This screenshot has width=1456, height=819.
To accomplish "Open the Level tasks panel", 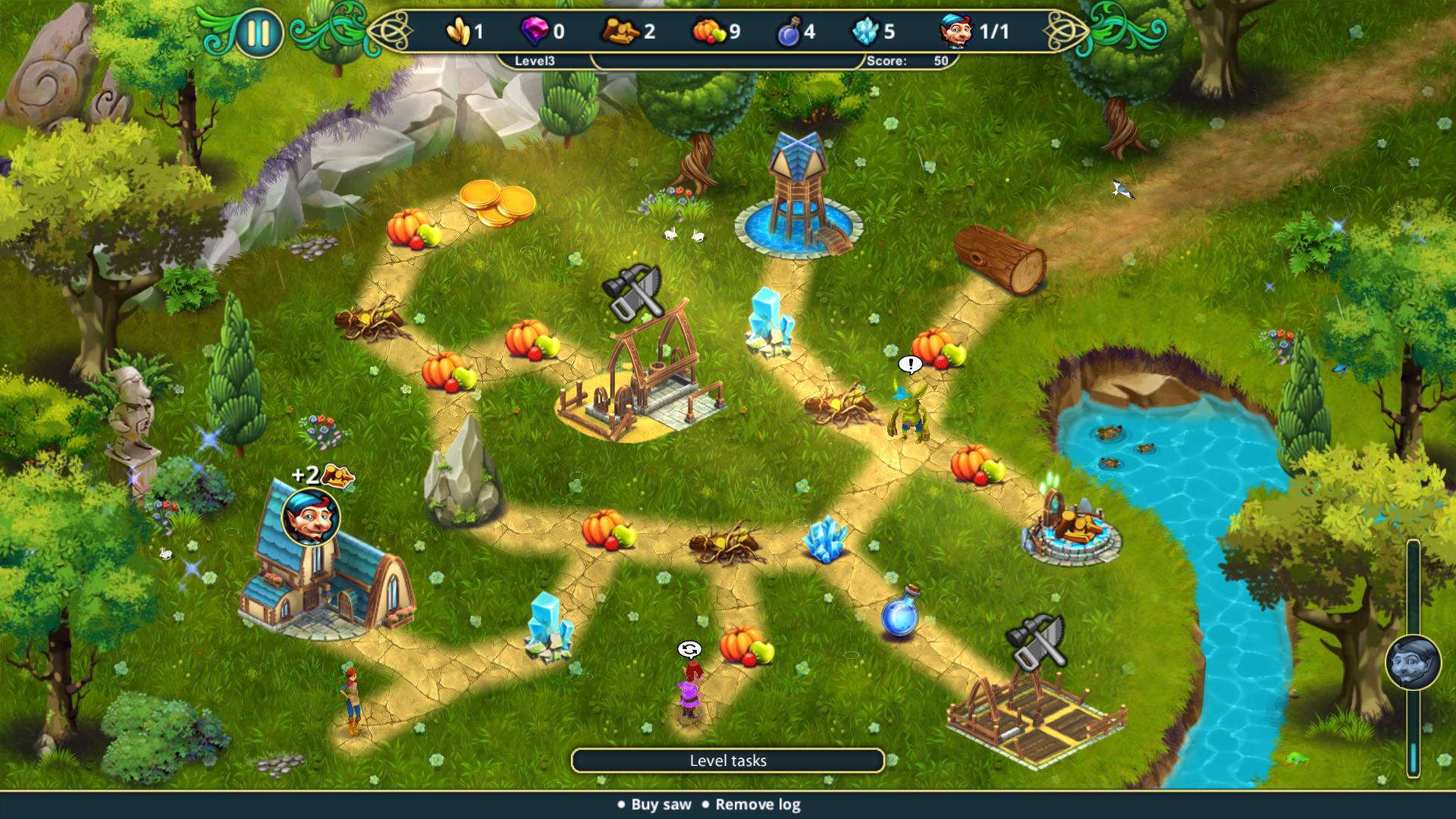I will 728,761.
